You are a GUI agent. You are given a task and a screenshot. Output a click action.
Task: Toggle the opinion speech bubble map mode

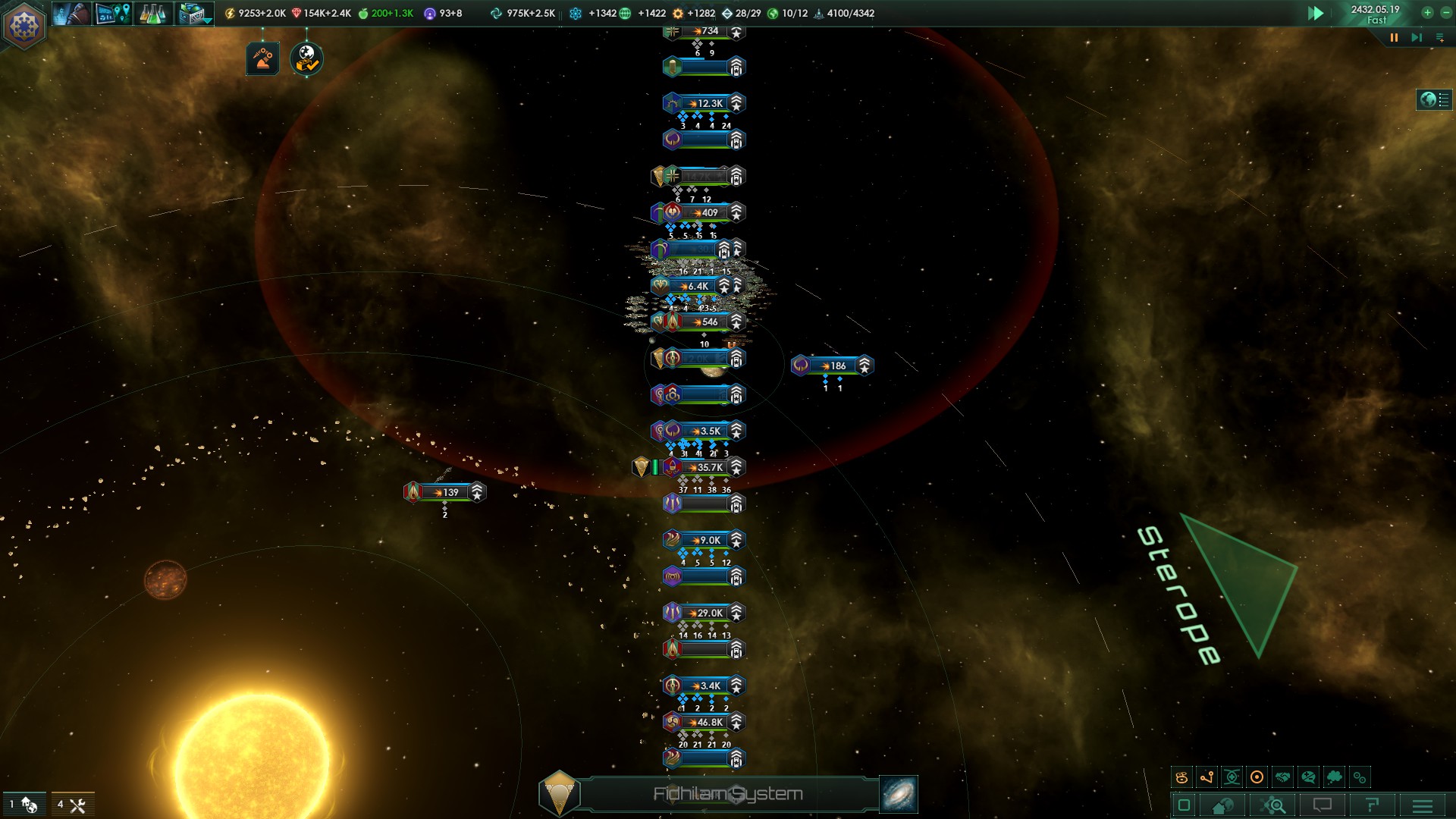(1308, 777)
